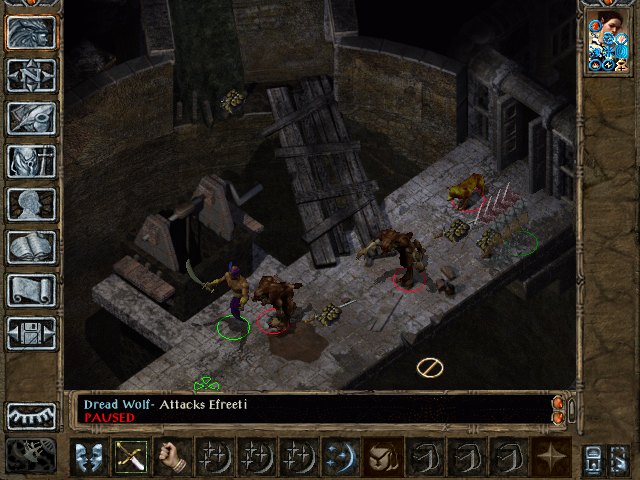
Task: Select the equipped weapon attack slot
Action: pos(131,456)
